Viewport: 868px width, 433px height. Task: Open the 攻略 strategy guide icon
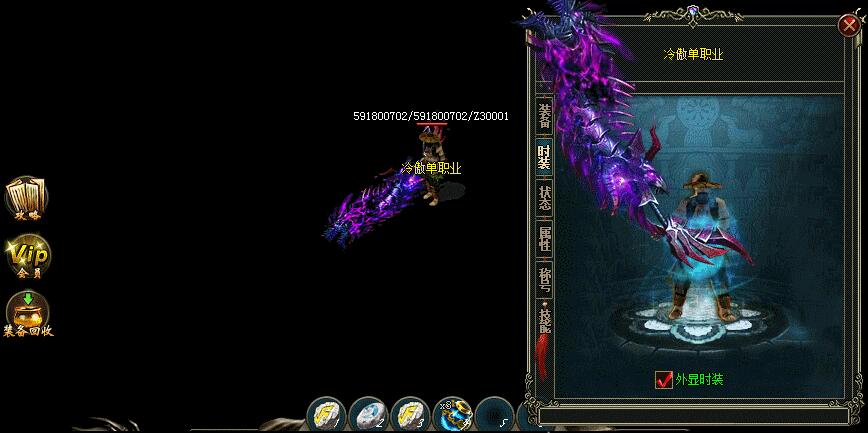(x=26, y=198)
